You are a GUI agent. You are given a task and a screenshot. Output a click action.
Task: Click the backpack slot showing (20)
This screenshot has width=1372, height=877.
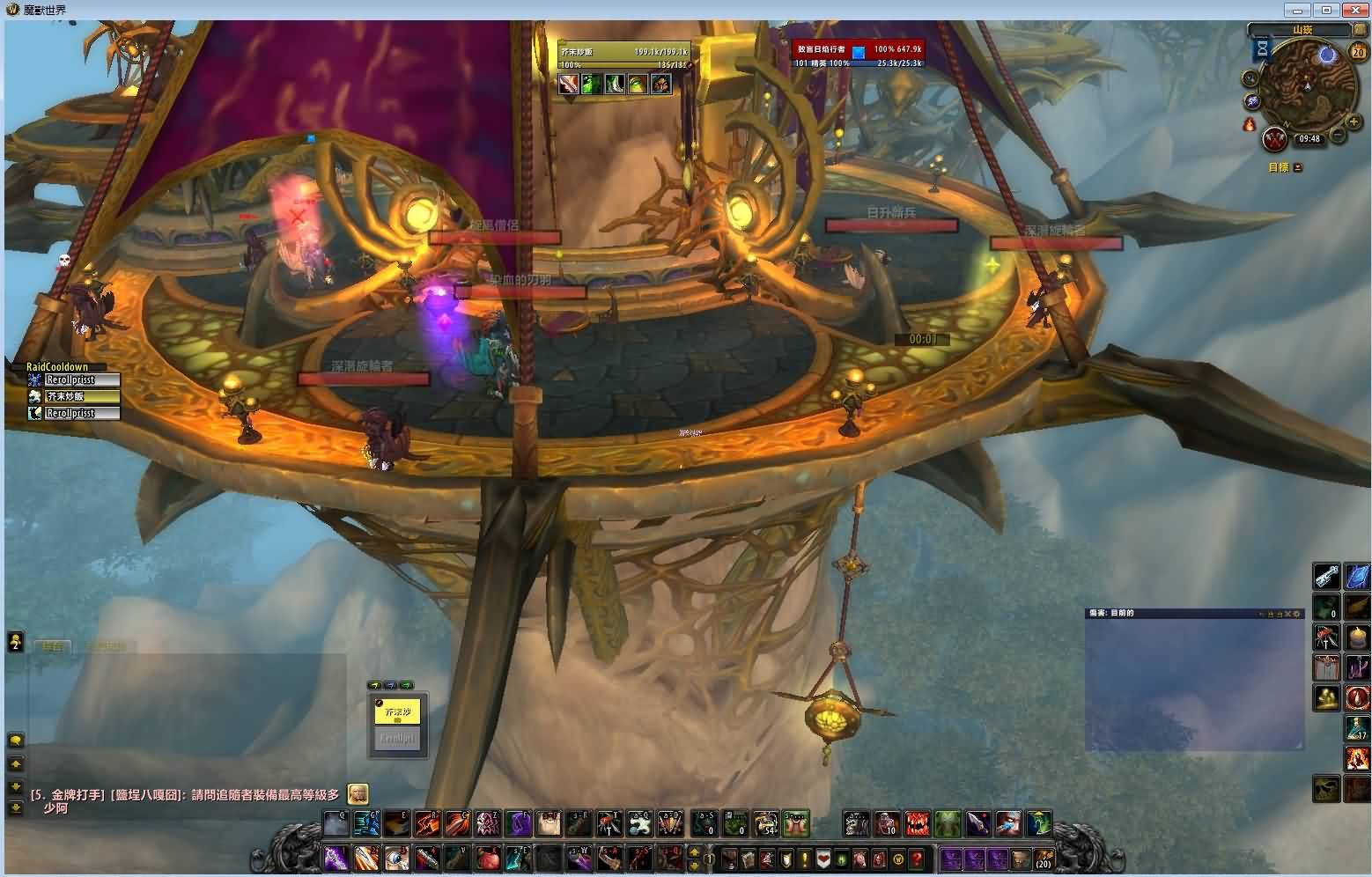point(1043,858)
